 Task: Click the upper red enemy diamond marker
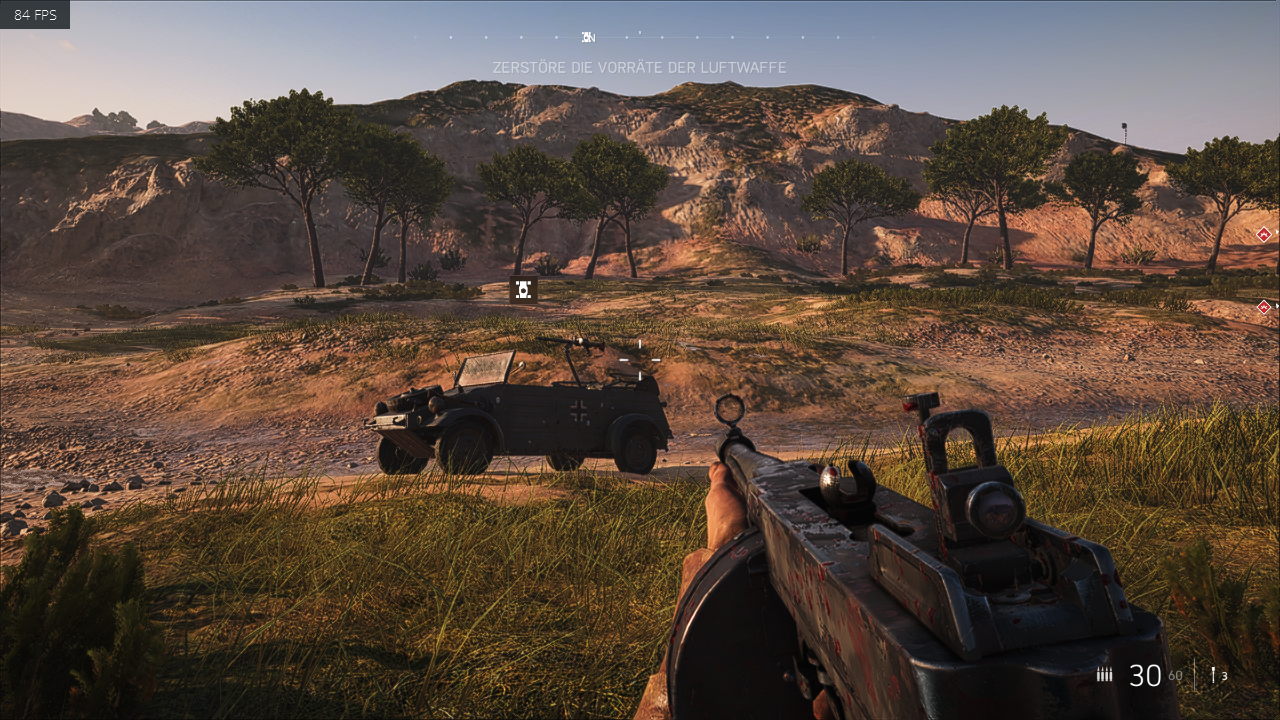pyautogui.click(x=1262, y=236)
